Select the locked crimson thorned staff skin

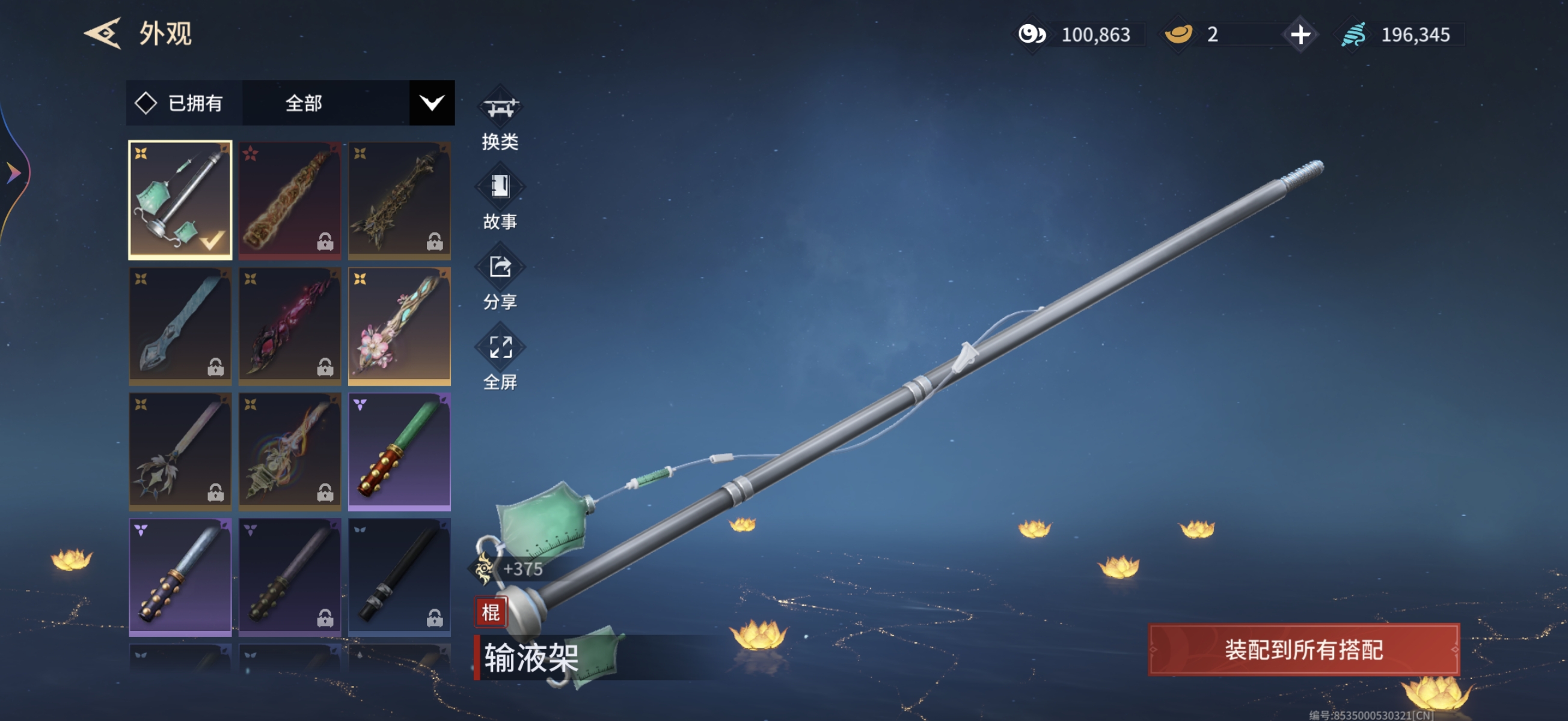pyautogui.click(x=290, y=326)
